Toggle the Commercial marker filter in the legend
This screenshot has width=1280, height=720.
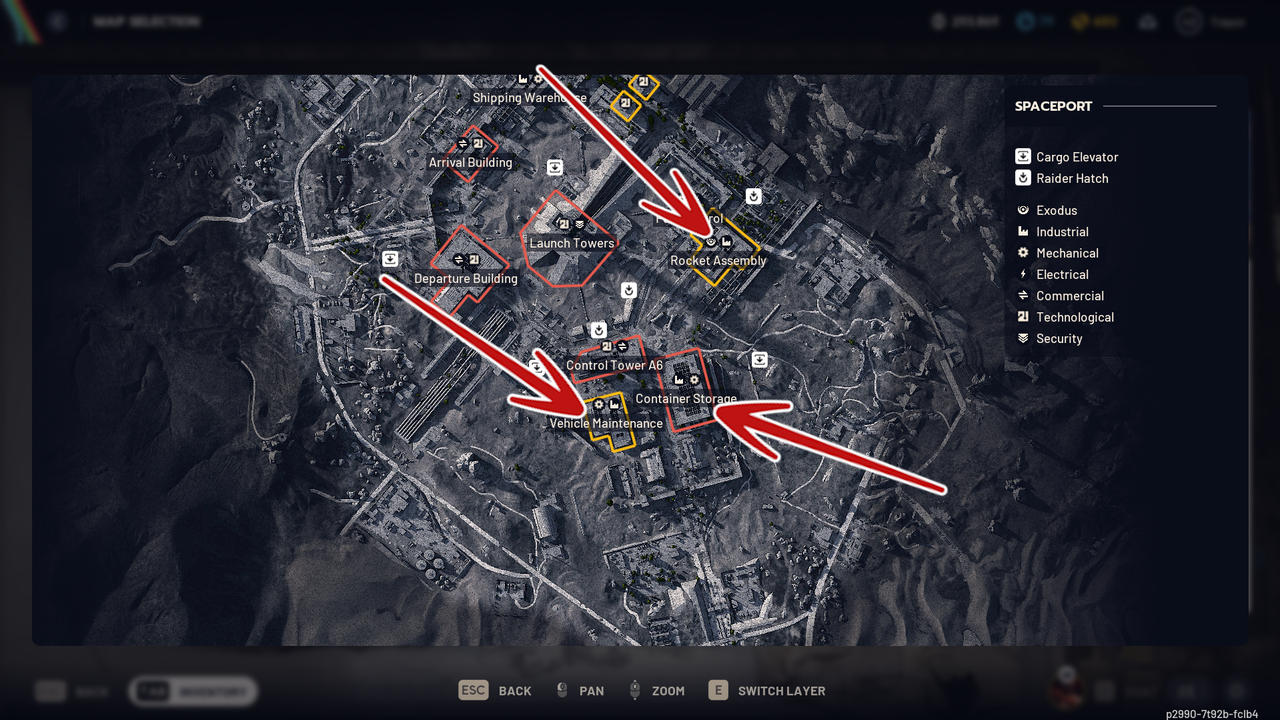(1023, 296)
